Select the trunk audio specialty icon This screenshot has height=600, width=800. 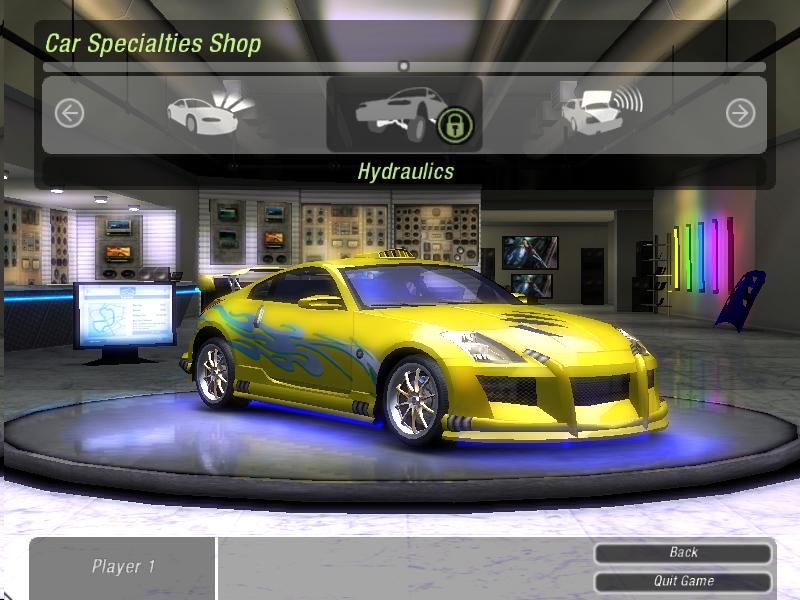point(600,112)
